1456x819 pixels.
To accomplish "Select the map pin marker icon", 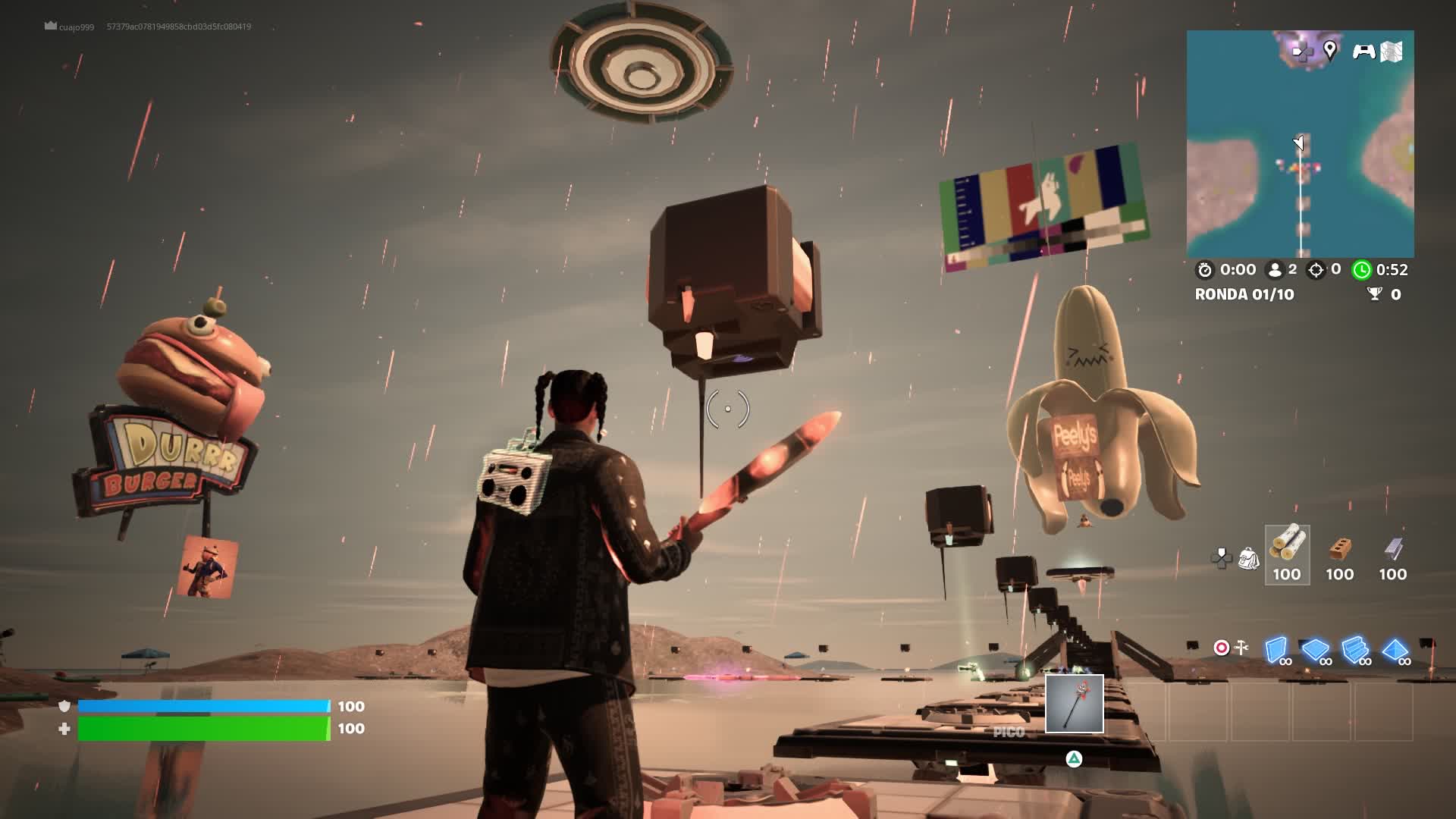I will (x=1329, y=51).
